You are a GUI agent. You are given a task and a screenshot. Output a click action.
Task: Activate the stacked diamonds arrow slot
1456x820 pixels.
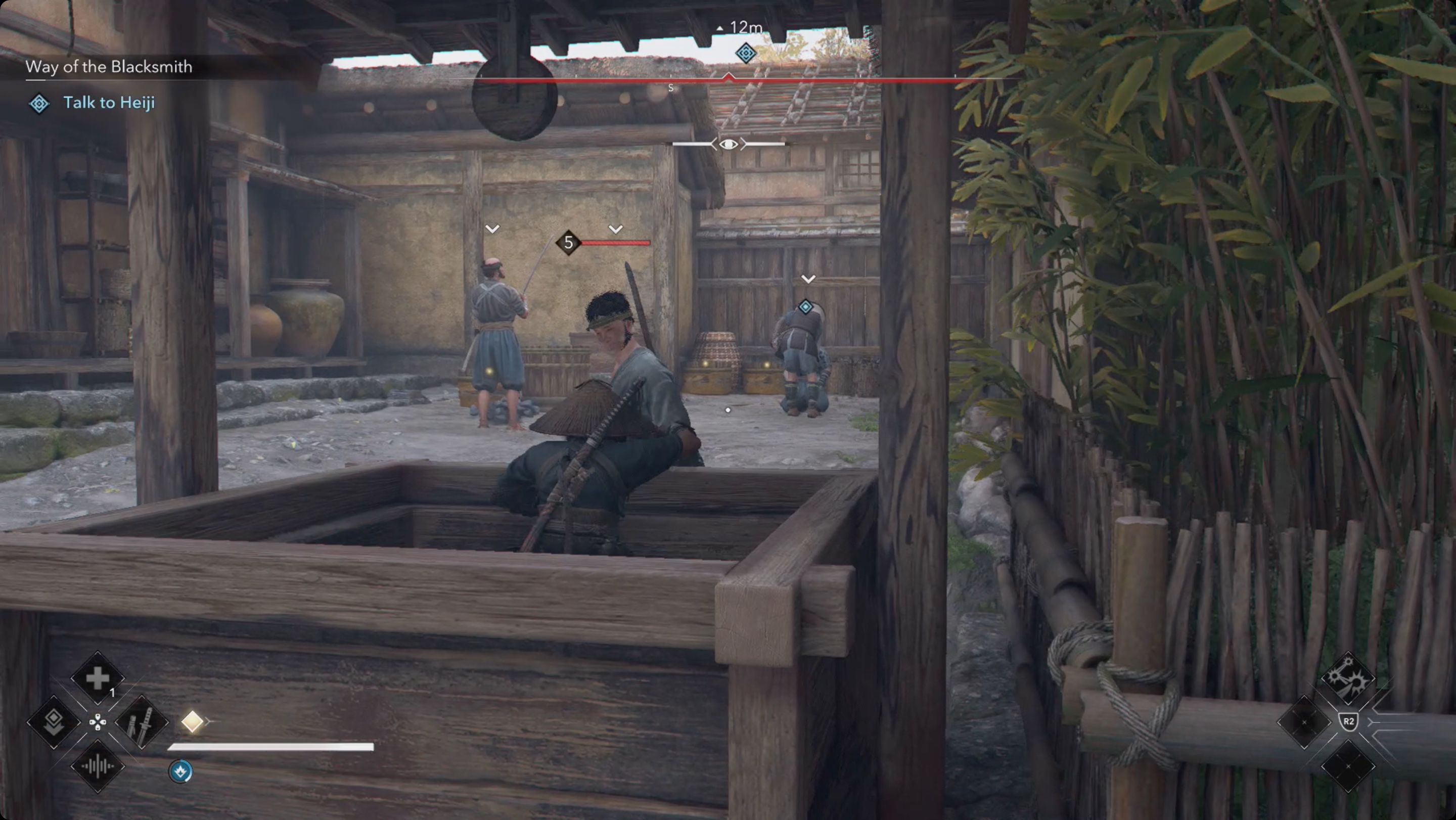click(54, 722)
